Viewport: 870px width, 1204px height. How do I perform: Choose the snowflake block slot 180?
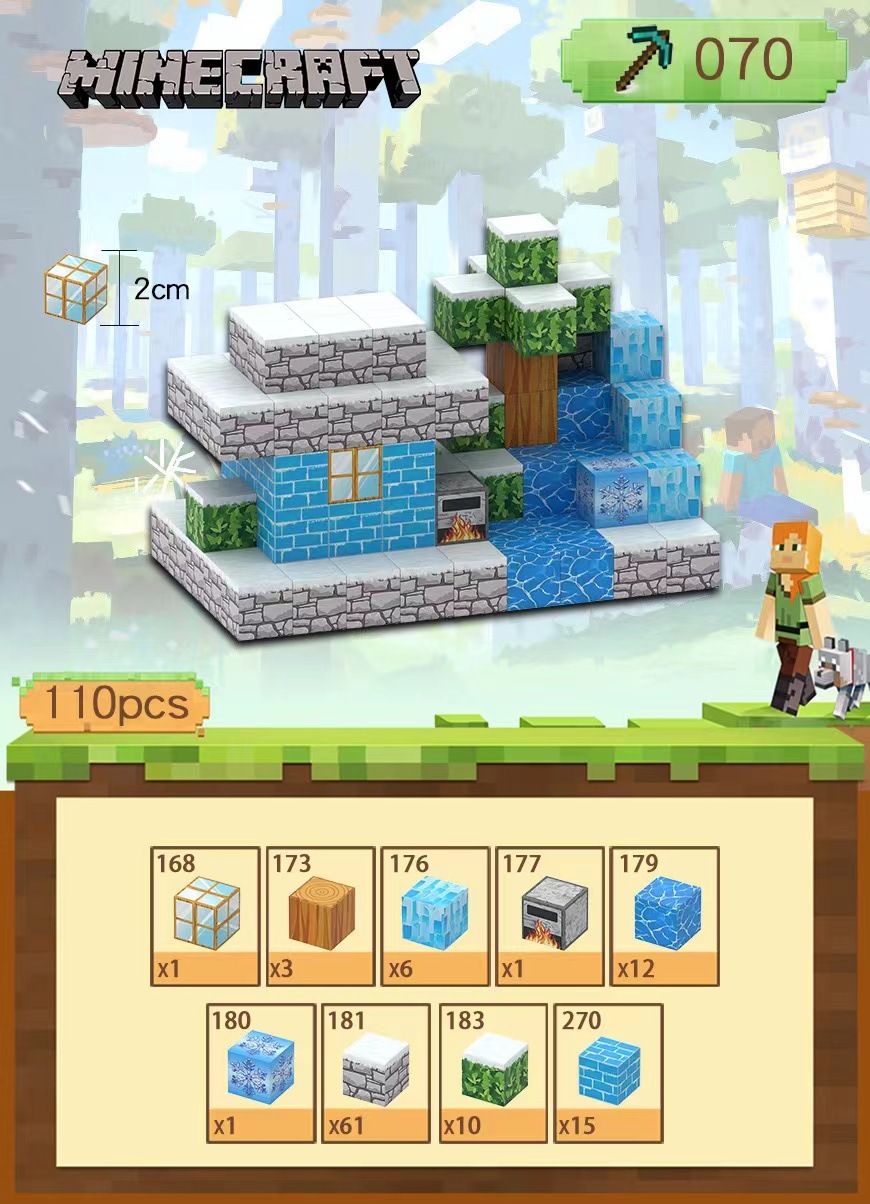point(262,1073)
